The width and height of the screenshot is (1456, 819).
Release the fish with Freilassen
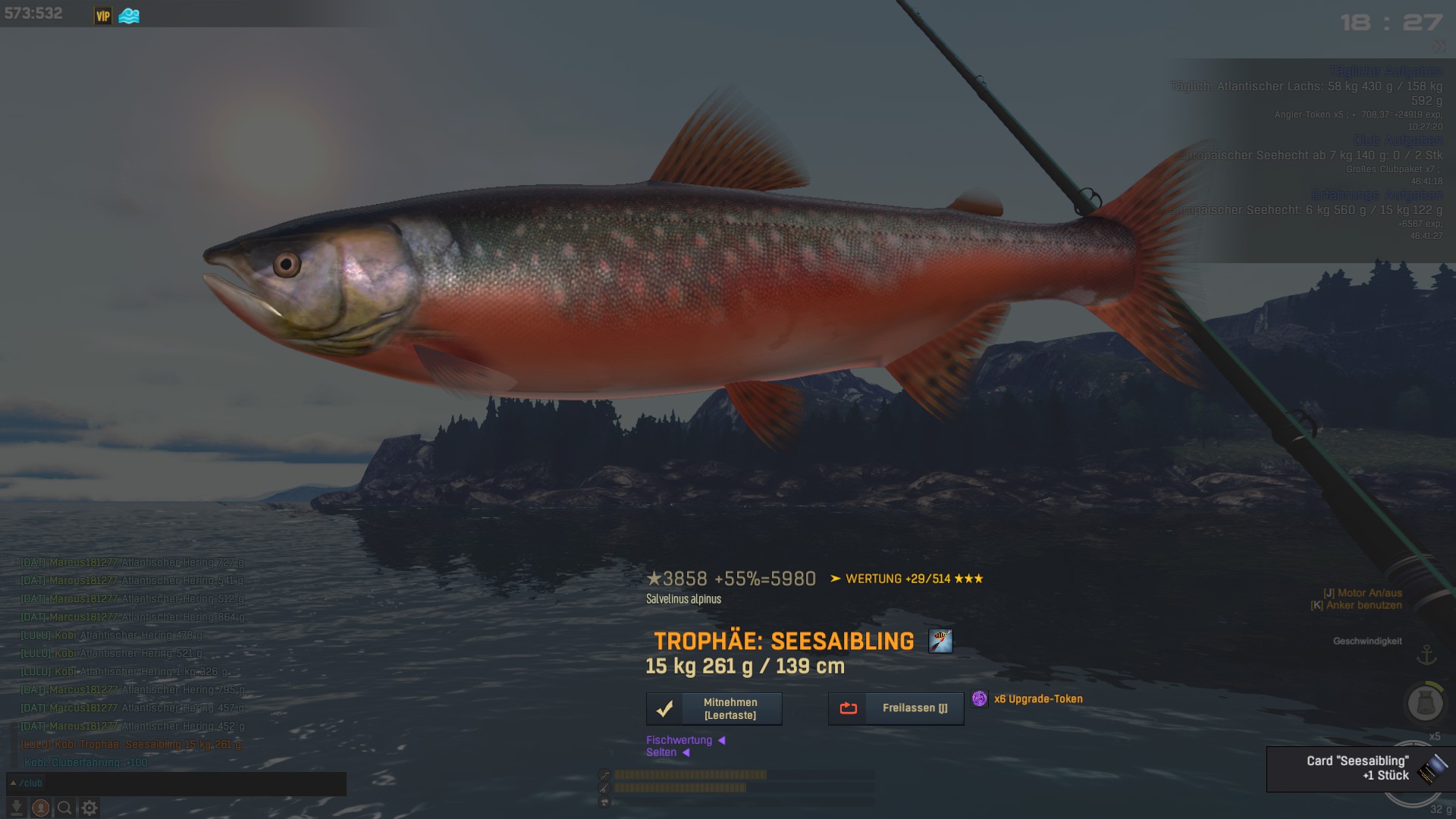[896, 708]
